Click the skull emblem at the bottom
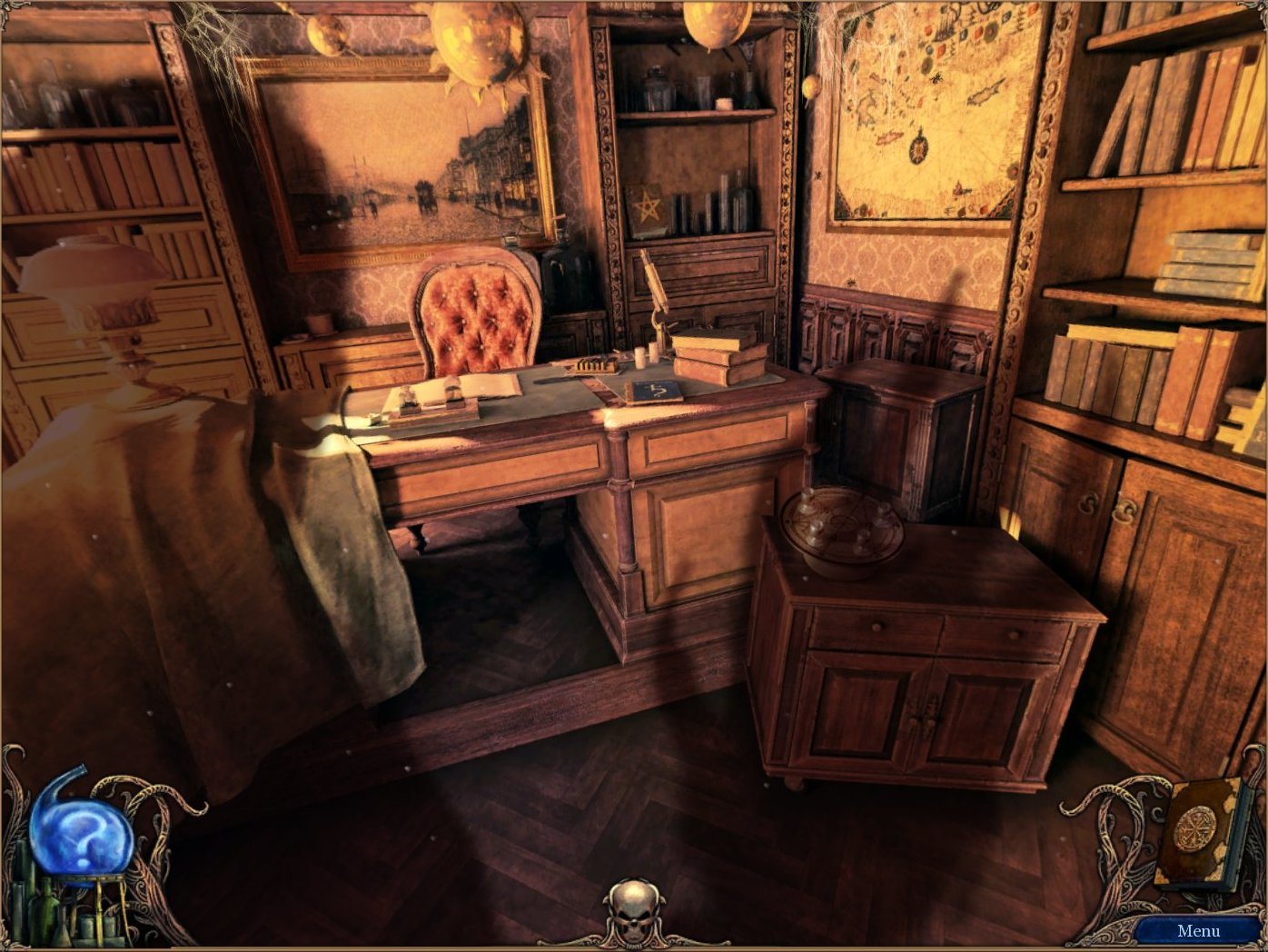The width and height of the screenshot is (1268, 952). pos(634,908)
